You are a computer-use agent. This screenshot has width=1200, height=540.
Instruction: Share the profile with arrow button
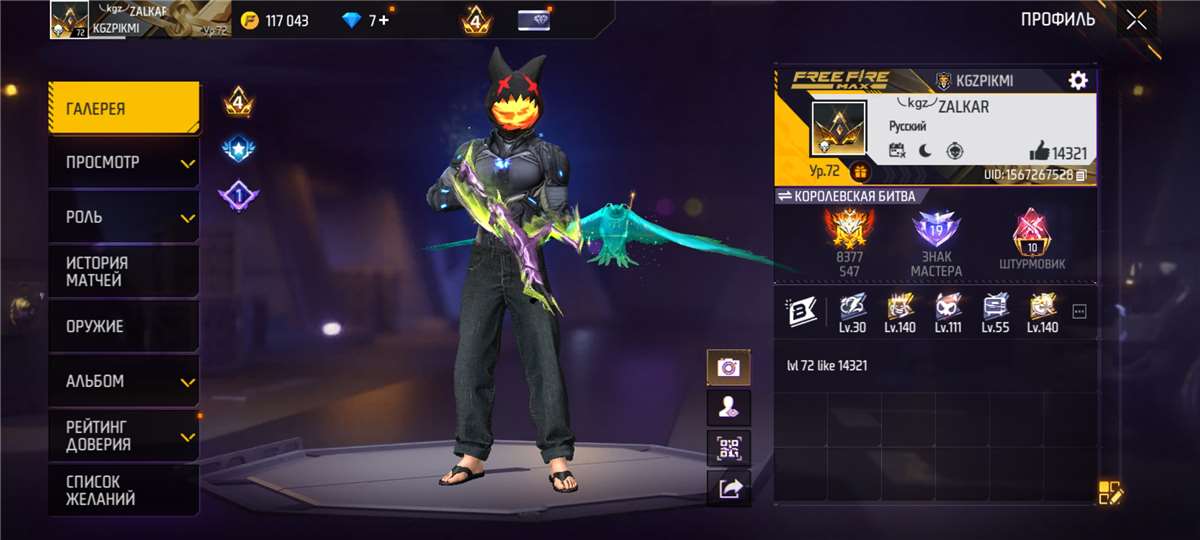(x=728, y=488)
